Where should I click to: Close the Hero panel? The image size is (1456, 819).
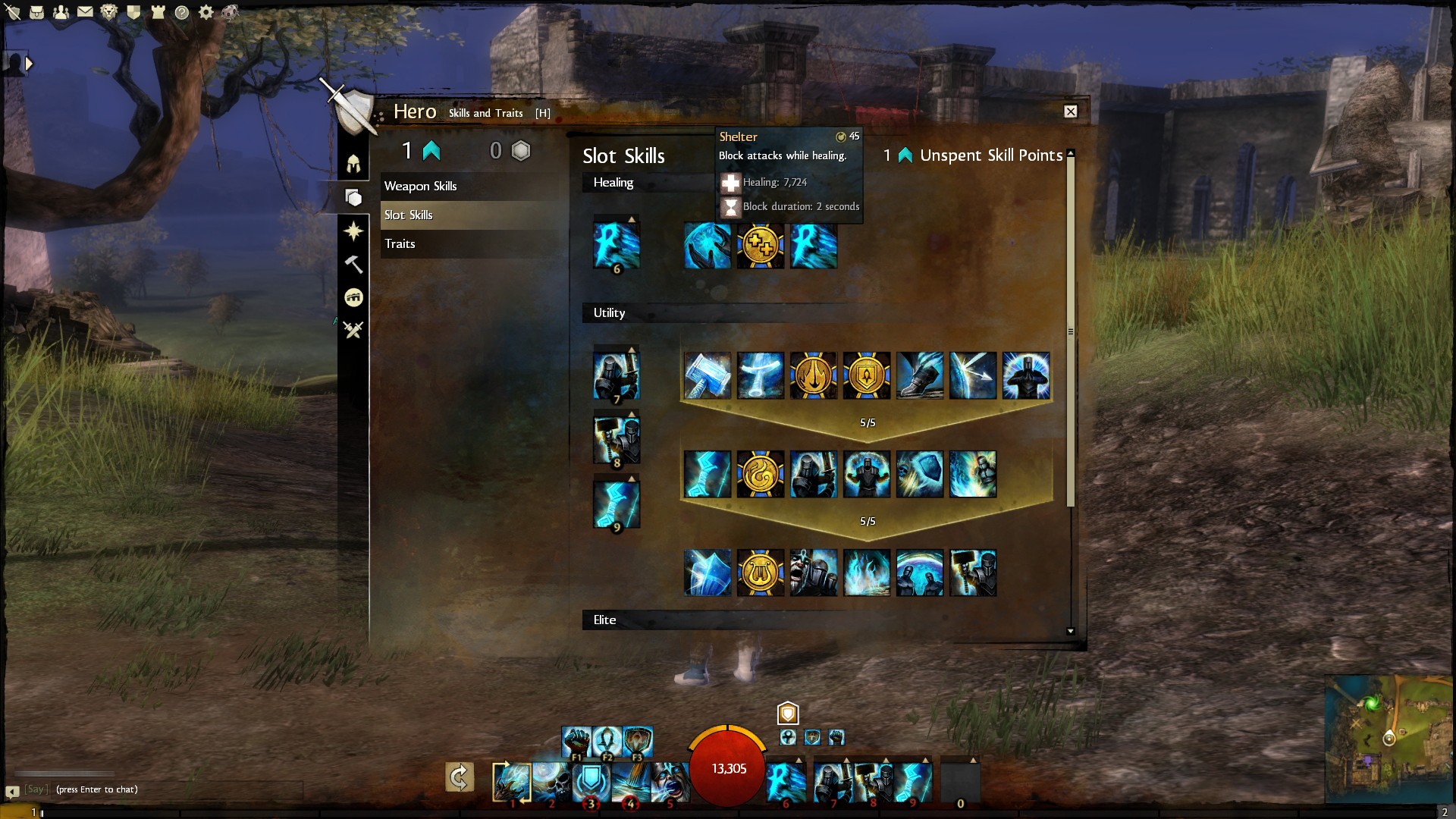point(1070,111)
